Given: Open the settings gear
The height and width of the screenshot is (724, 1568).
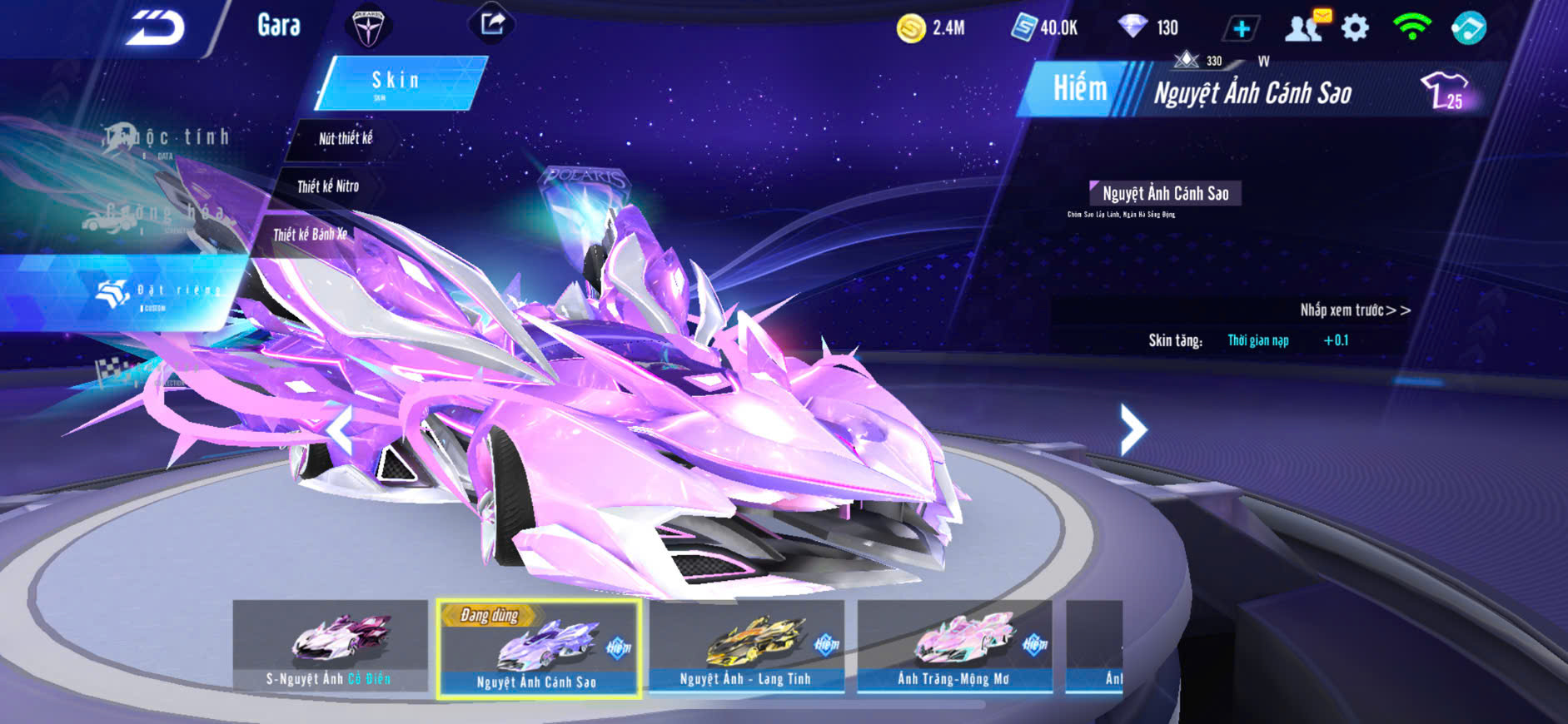Looking at the screenshot, I should point(1355,28).
